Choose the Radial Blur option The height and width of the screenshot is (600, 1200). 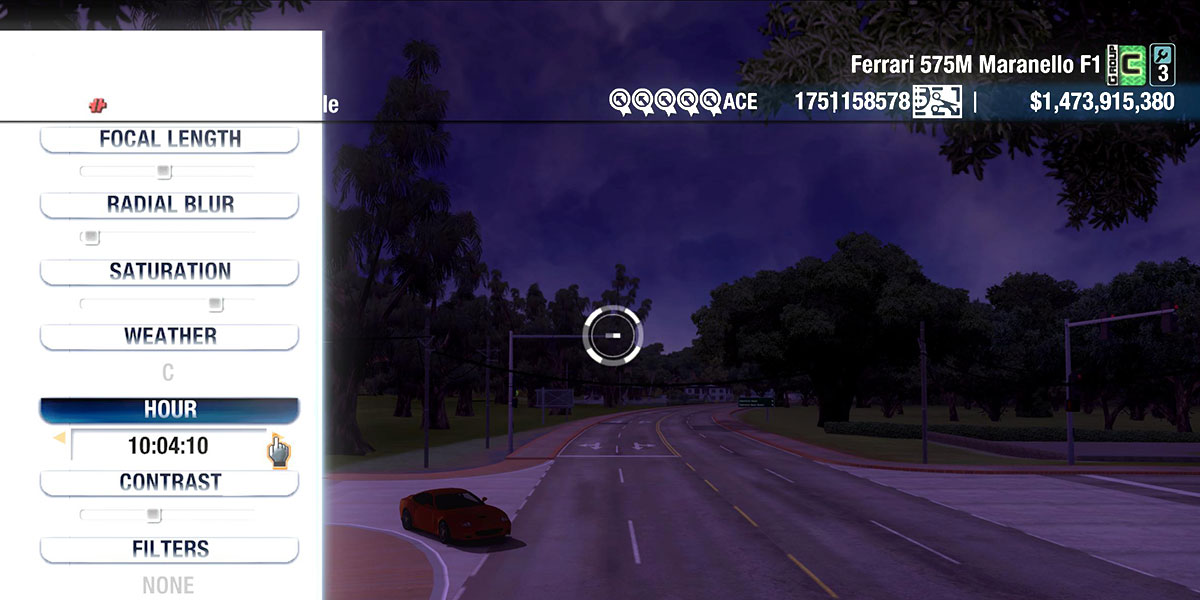click(169, 205)
